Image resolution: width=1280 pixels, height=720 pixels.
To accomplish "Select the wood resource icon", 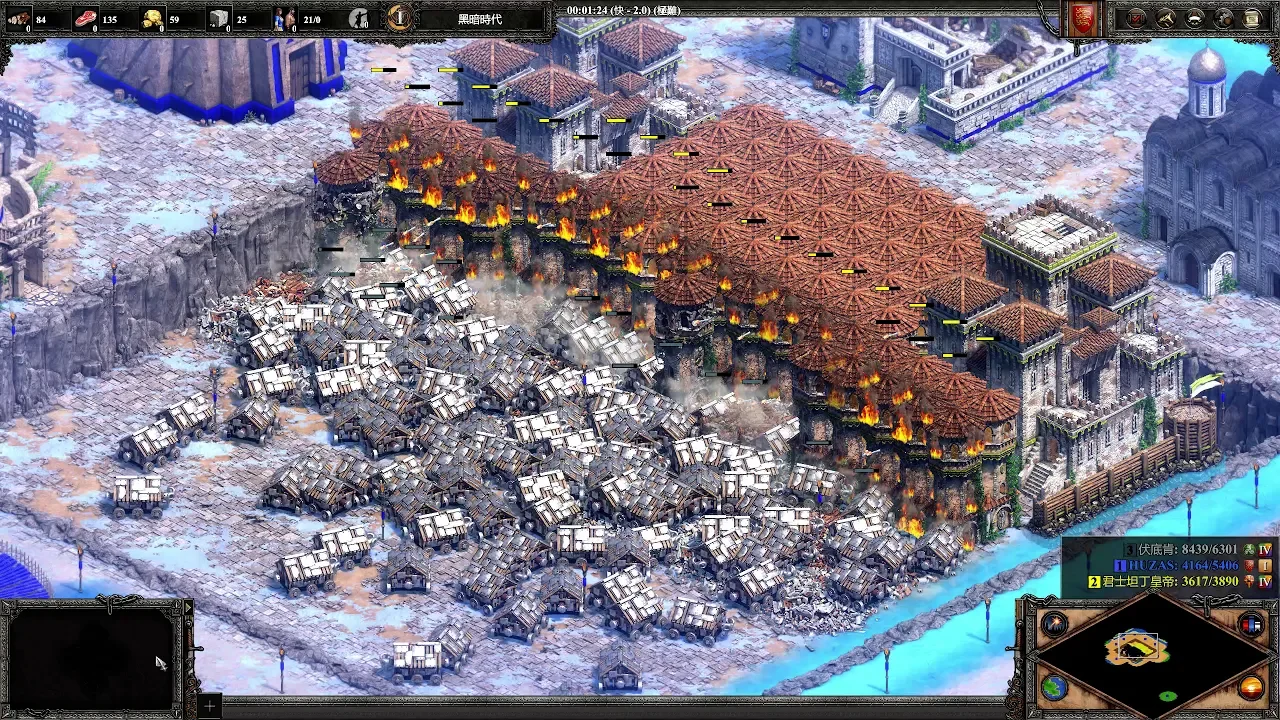I will [x=20, y=18].
